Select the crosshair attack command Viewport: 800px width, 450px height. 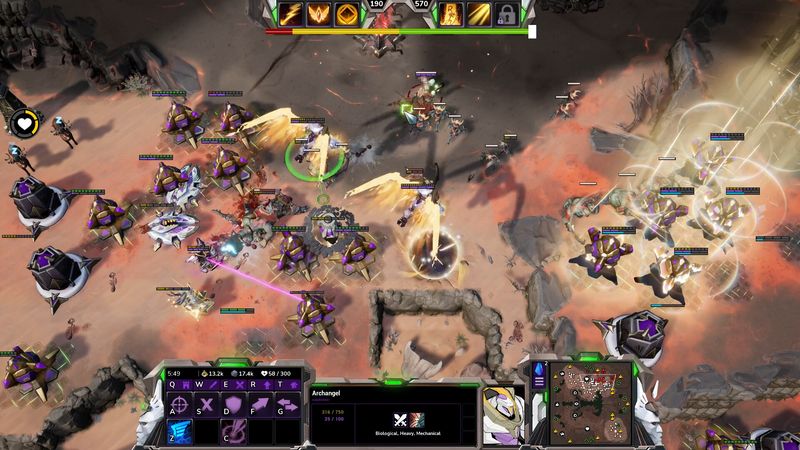click(180, 405)
